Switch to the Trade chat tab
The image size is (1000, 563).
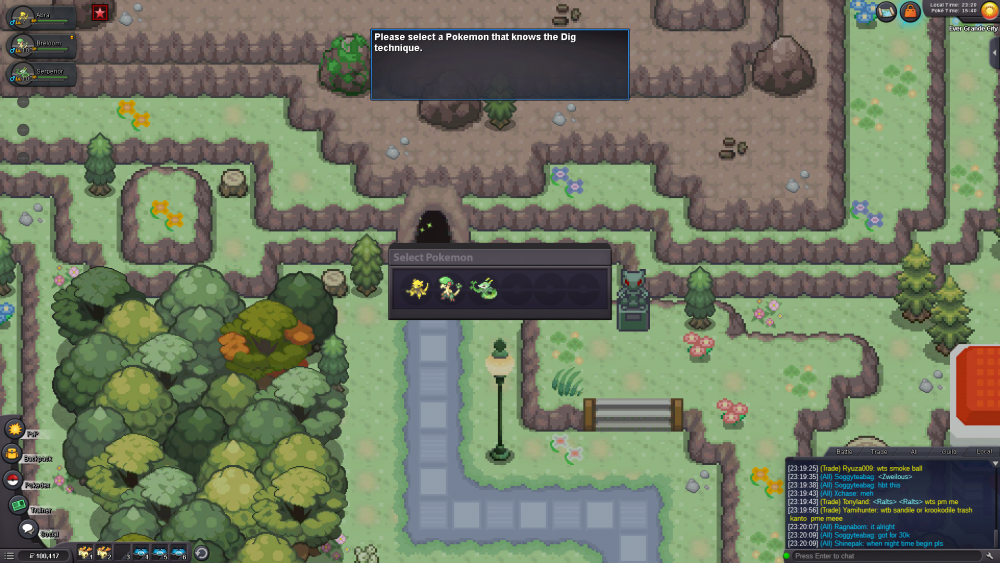(879, 452)
